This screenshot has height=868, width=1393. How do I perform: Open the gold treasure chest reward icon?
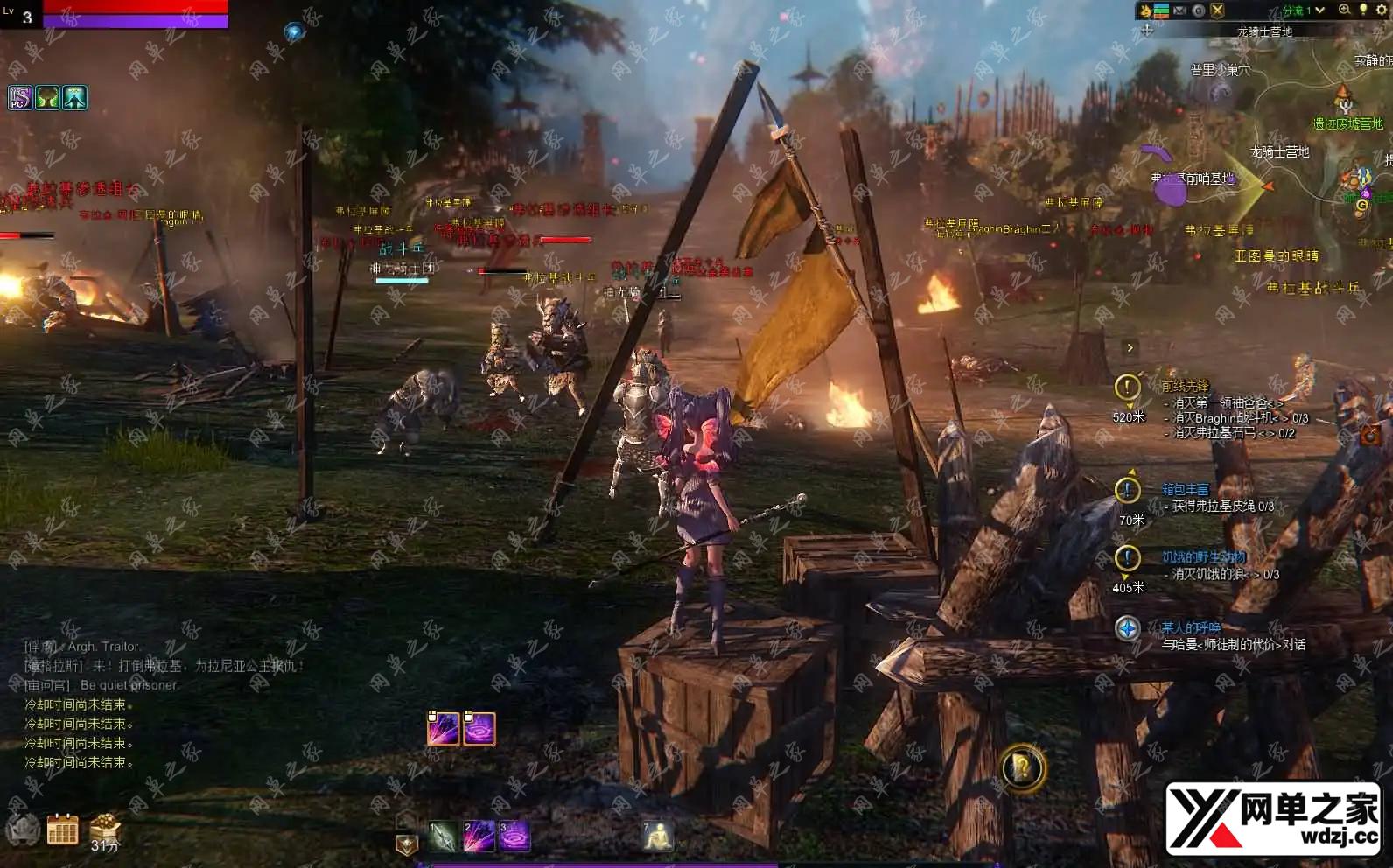[104, 827]
